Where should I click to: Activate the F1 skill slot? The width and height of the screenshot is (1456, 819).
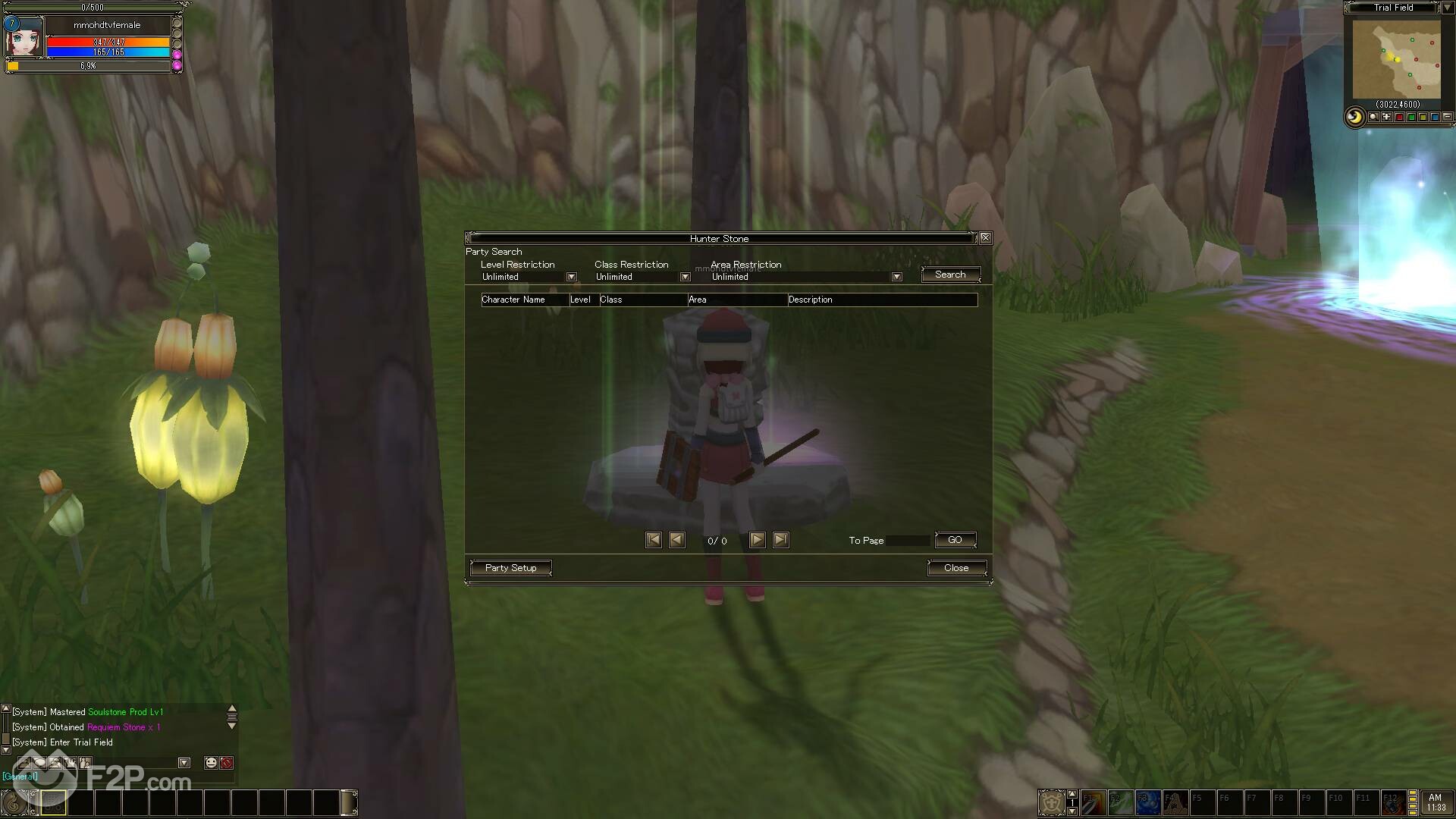(1093, 802)
